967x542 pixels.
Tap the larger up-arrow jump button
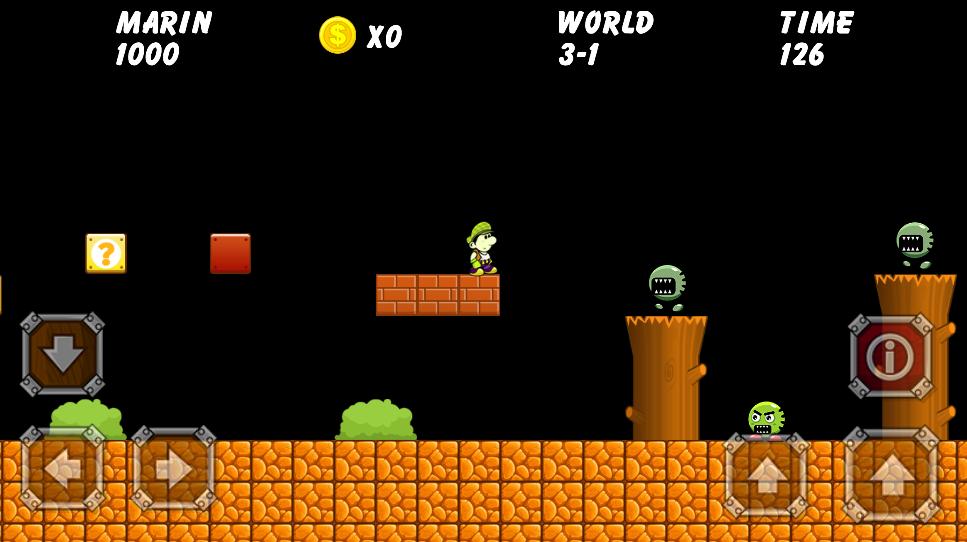click(891, 476)
